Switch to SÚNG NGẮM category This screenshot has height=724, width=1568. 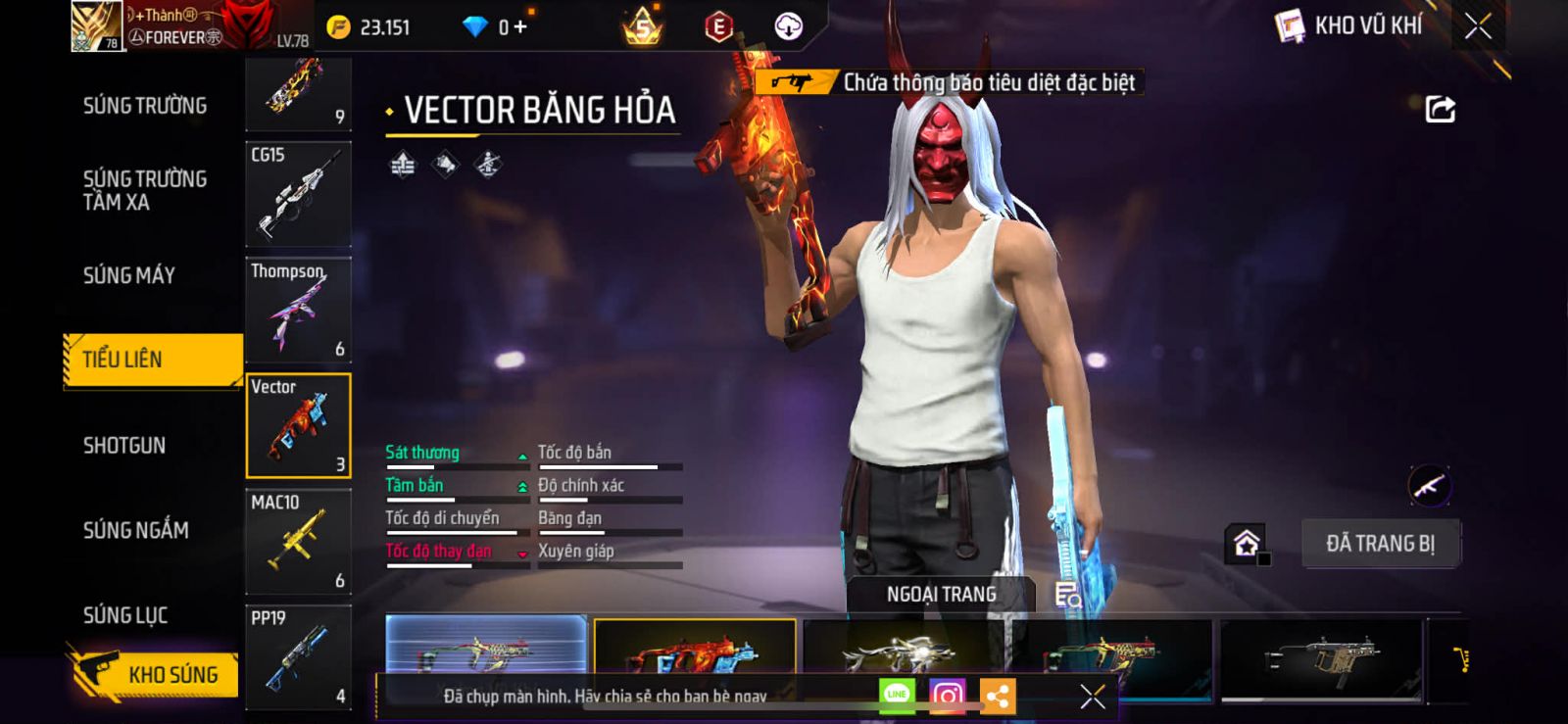pyautogui.click(x=136, y=530)
